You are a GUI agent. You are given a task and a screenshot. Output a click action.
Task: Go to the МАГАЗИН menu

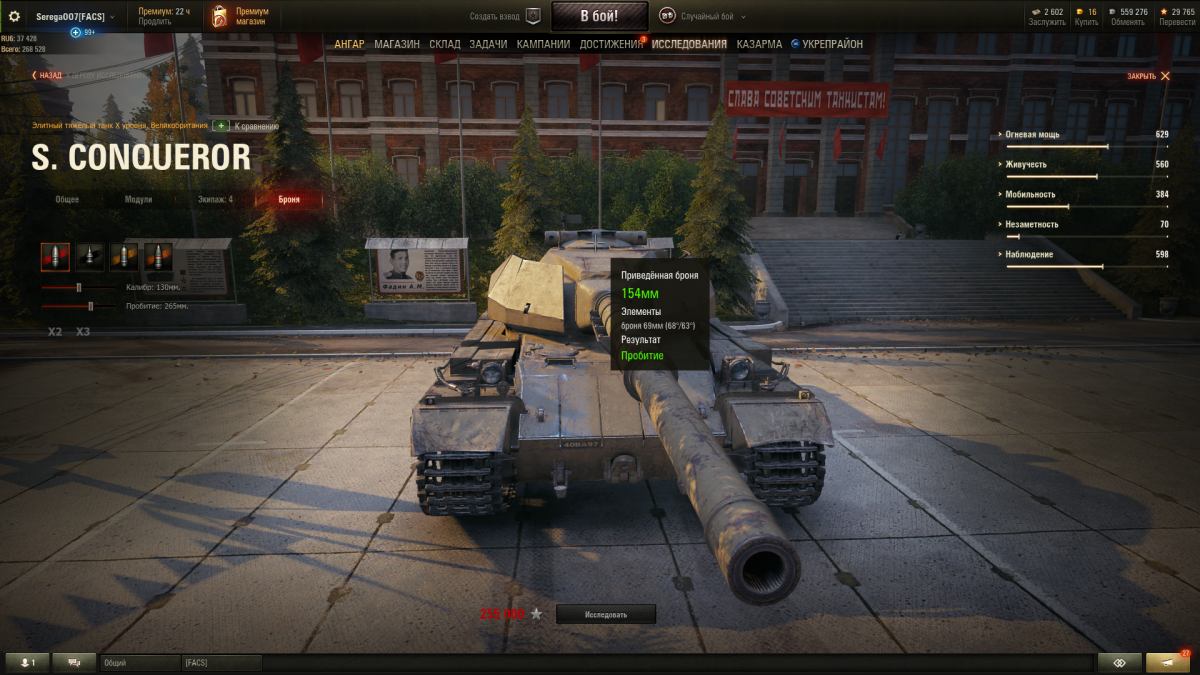click(397, 44)
